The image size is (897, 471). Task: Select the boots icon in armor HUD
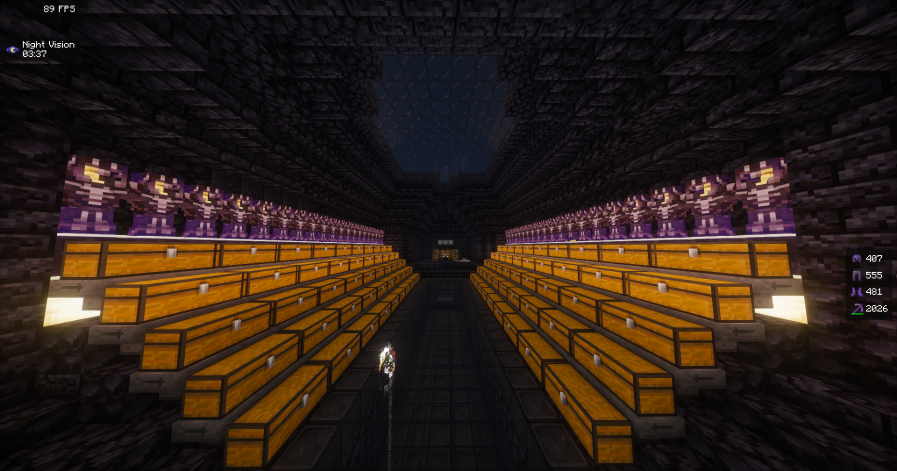click(856, 292)
